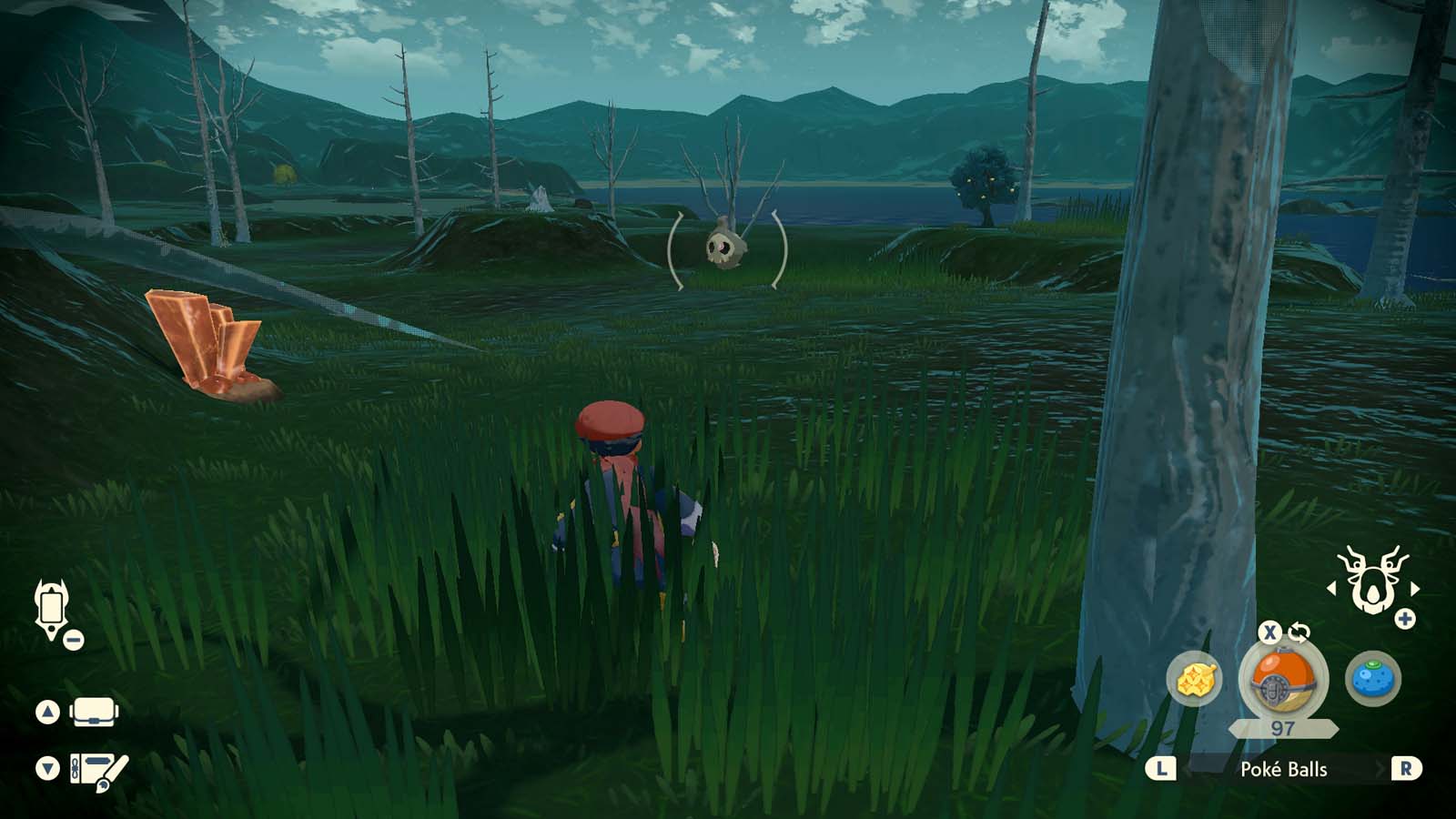Select the Oran Berry item icon
This screenshot has width=1456, height=819.
coord(1374,676)
